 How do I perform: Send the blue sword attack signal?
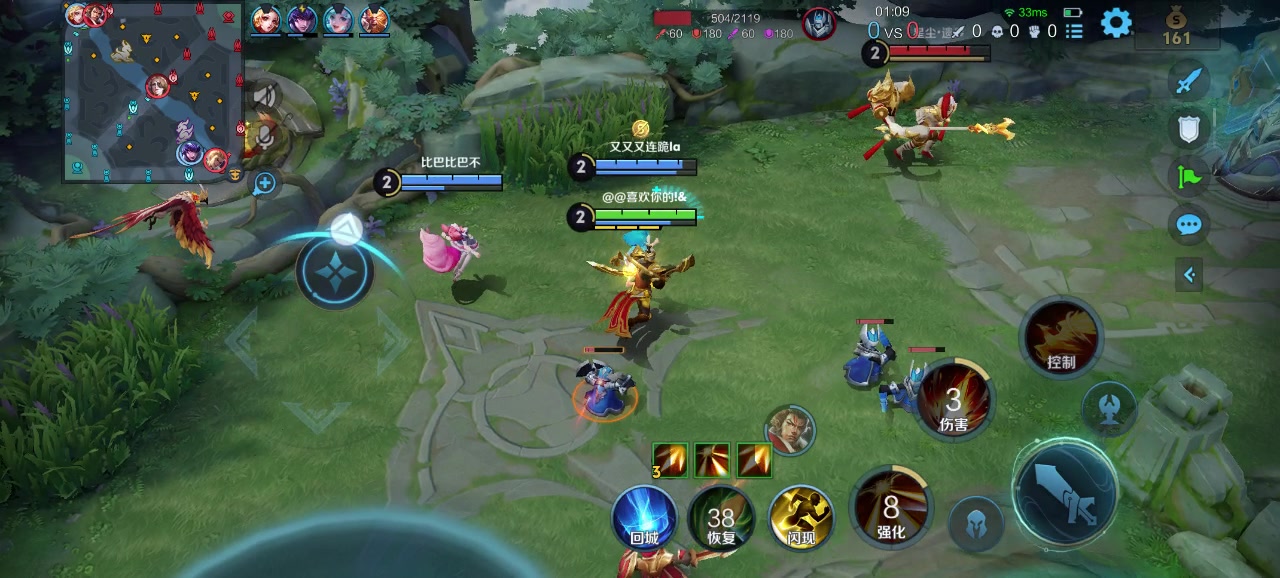coord(1189,81)
